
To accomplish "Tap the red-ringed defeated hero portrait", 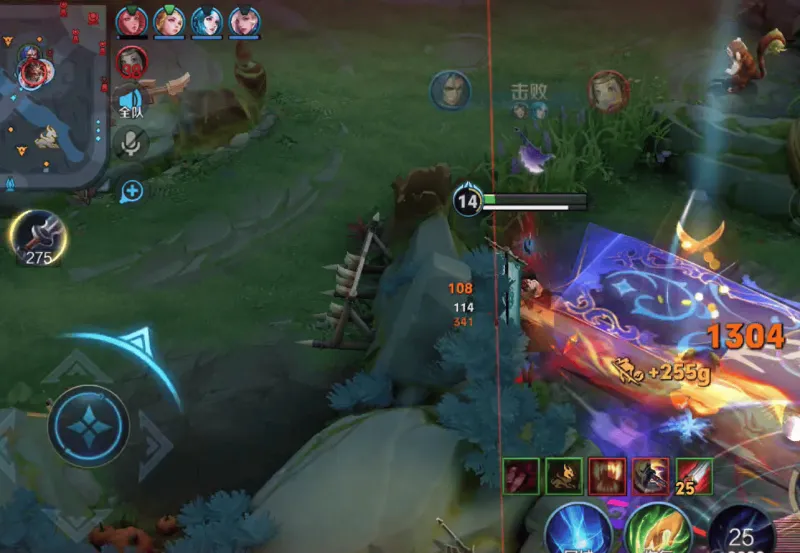I will [607, 90].
